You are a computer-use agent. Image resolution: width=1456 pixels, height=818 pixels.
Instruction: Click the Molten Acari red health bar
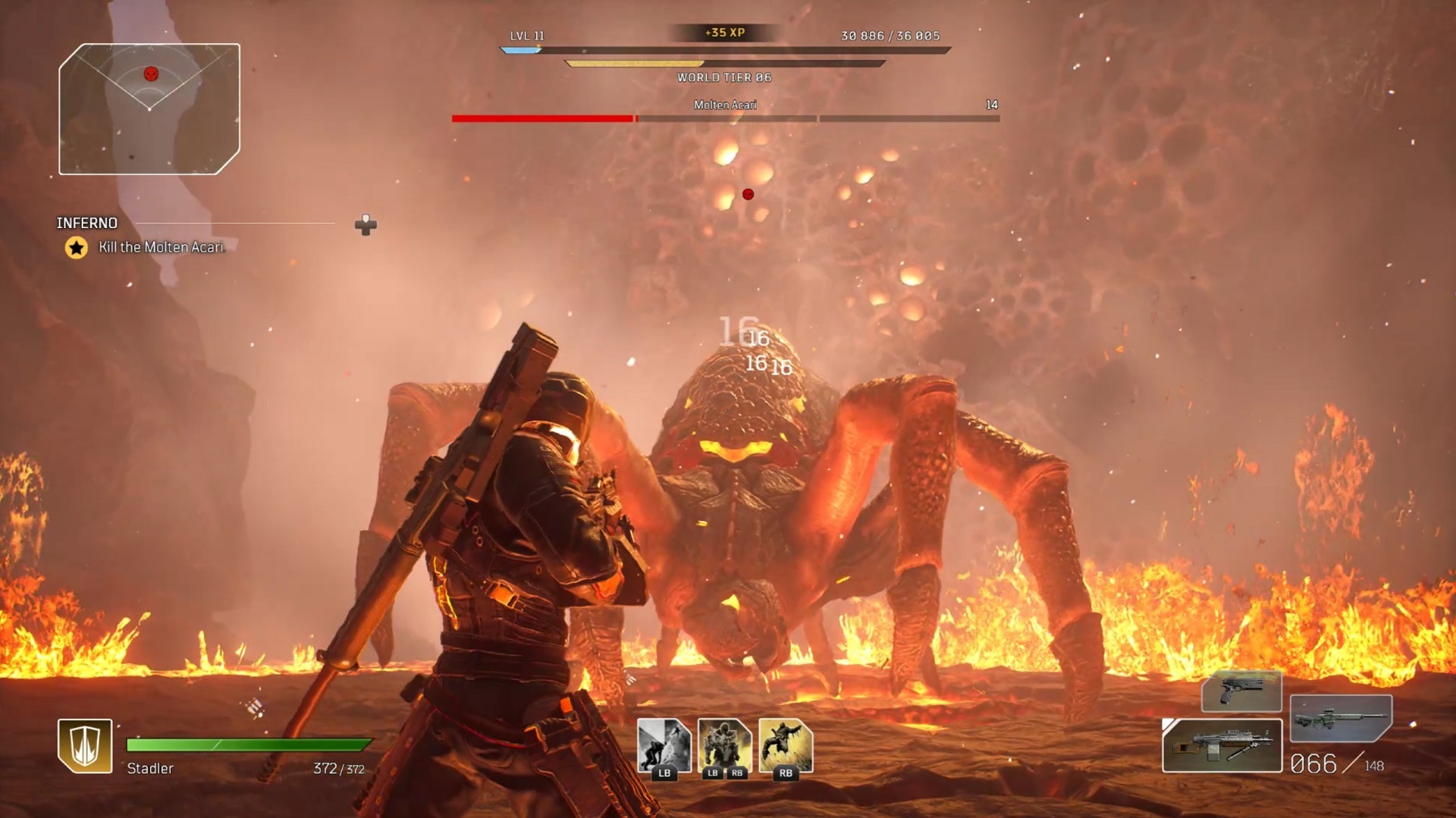coord(542,118)
